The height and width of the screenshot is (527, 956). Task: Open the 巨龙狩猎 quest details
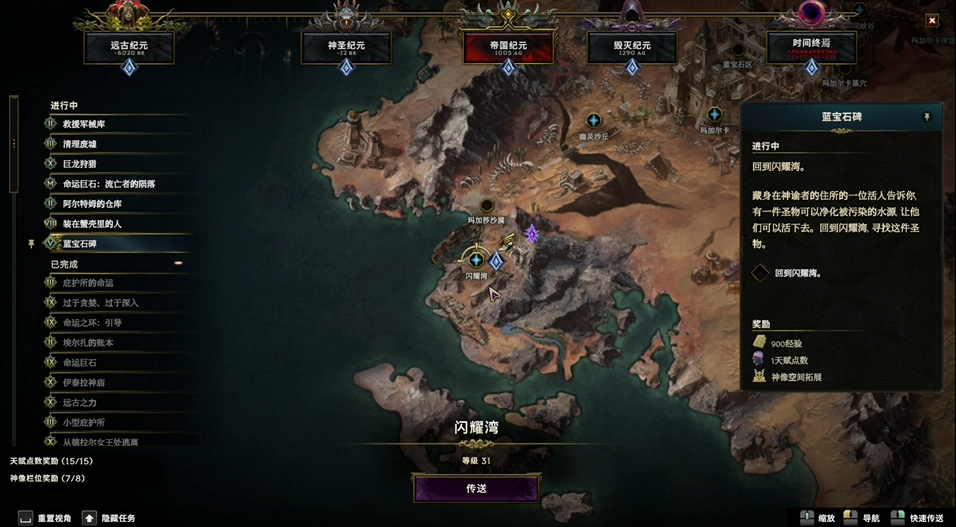(80, 164)
